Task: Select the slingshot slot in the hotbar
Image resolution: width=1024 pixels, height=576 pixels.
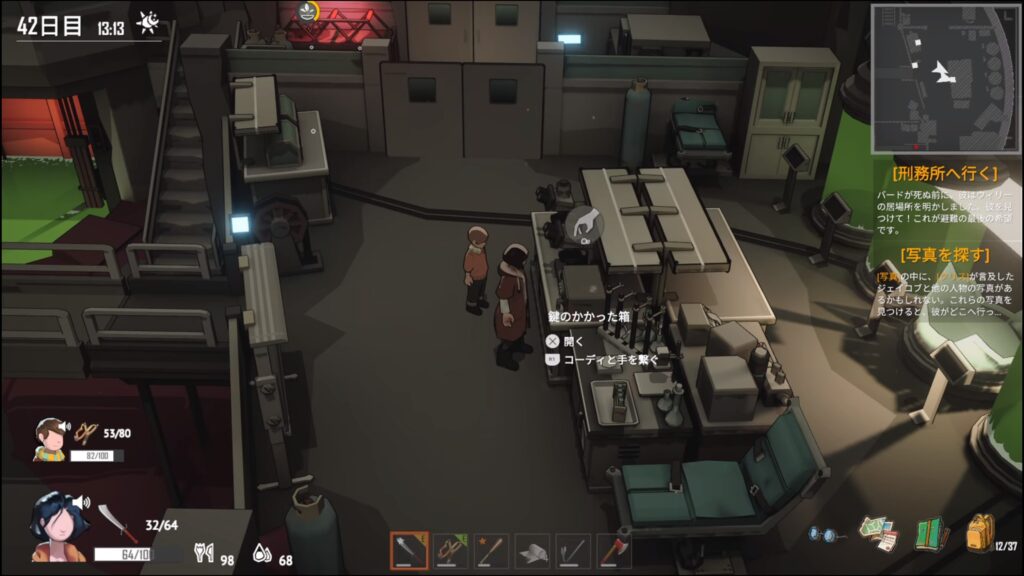Action: 450,551
